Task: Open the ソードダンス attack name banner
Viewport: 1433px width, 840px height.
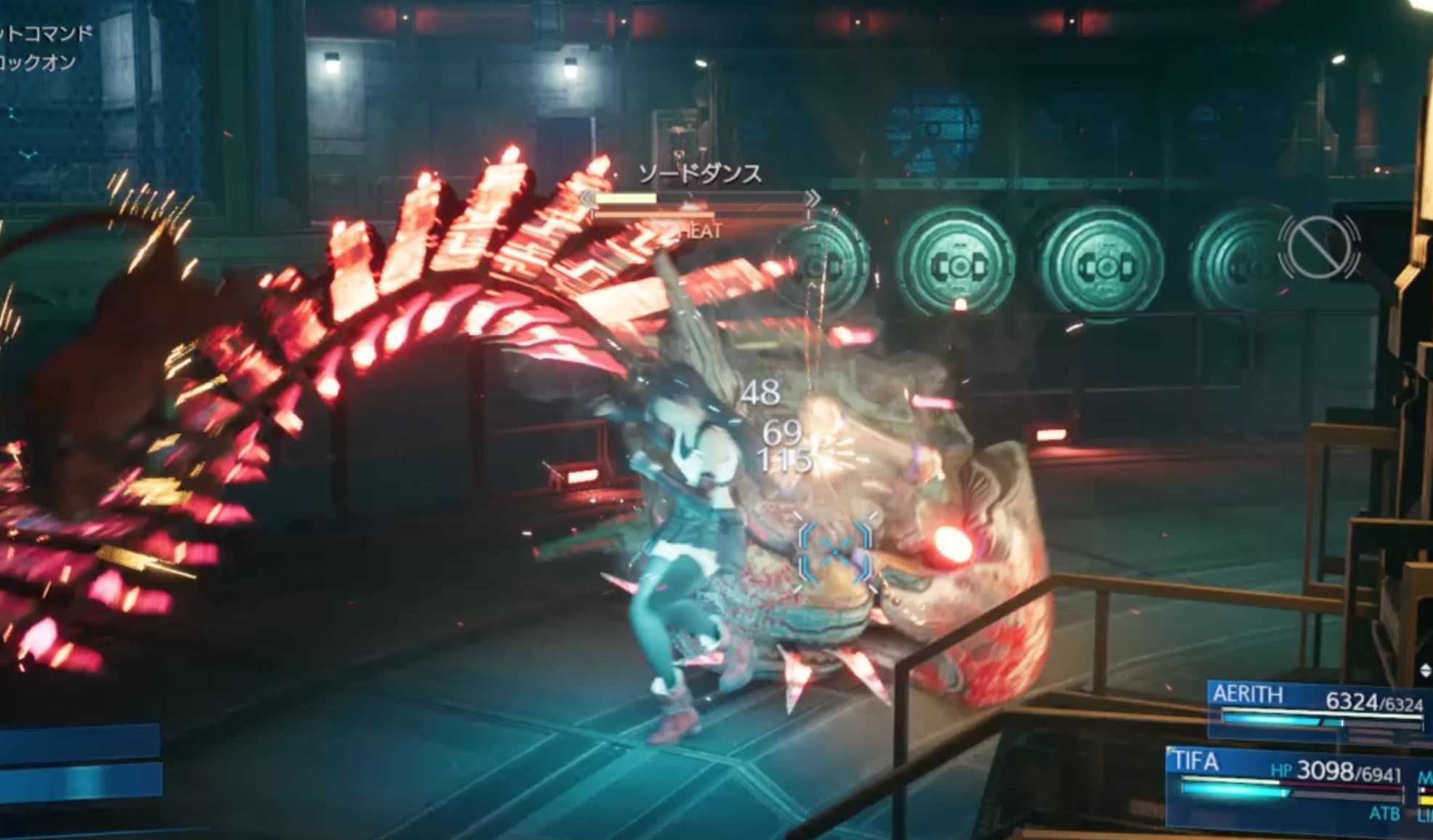Action: pos(700,174)
